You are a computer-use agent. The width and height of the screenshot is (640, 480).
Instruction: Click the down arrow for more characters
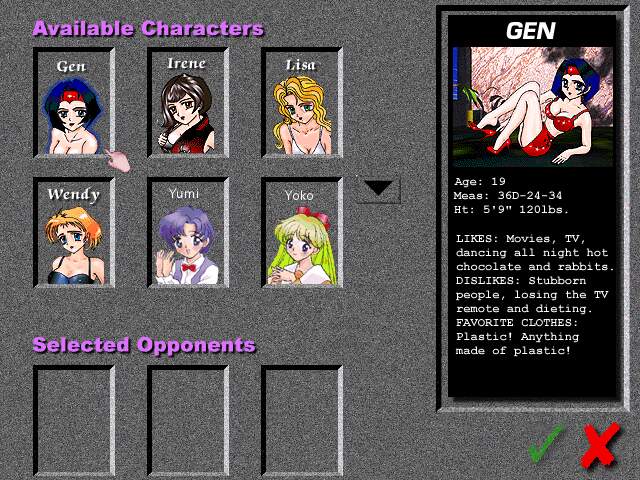pos(379,188)
